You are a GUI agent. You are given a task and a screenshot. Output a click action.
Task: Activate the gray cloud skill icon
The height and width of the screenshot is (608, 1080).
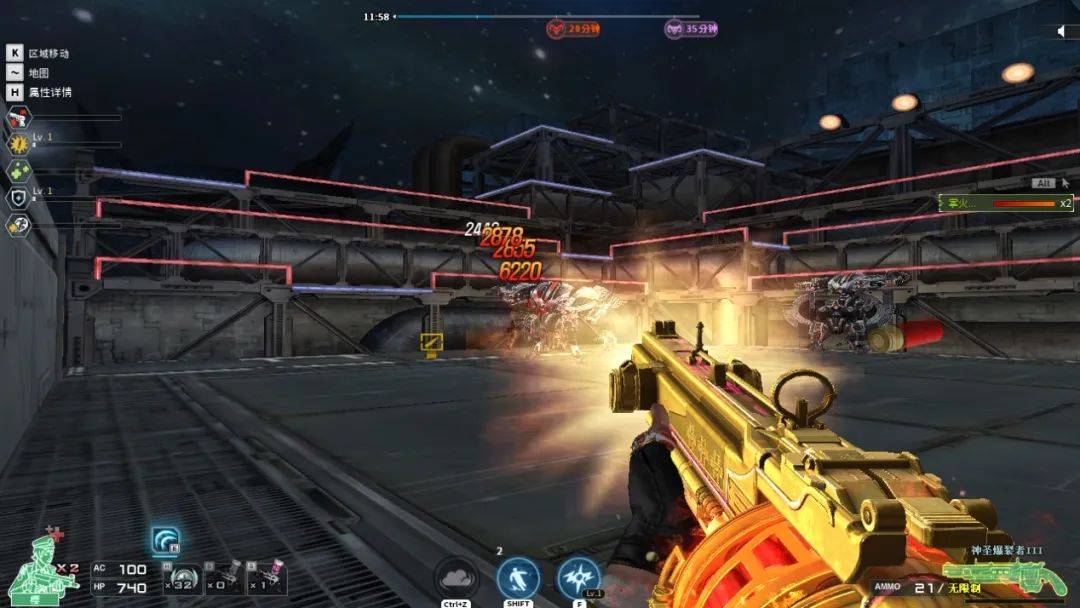(x=456, y=578)
